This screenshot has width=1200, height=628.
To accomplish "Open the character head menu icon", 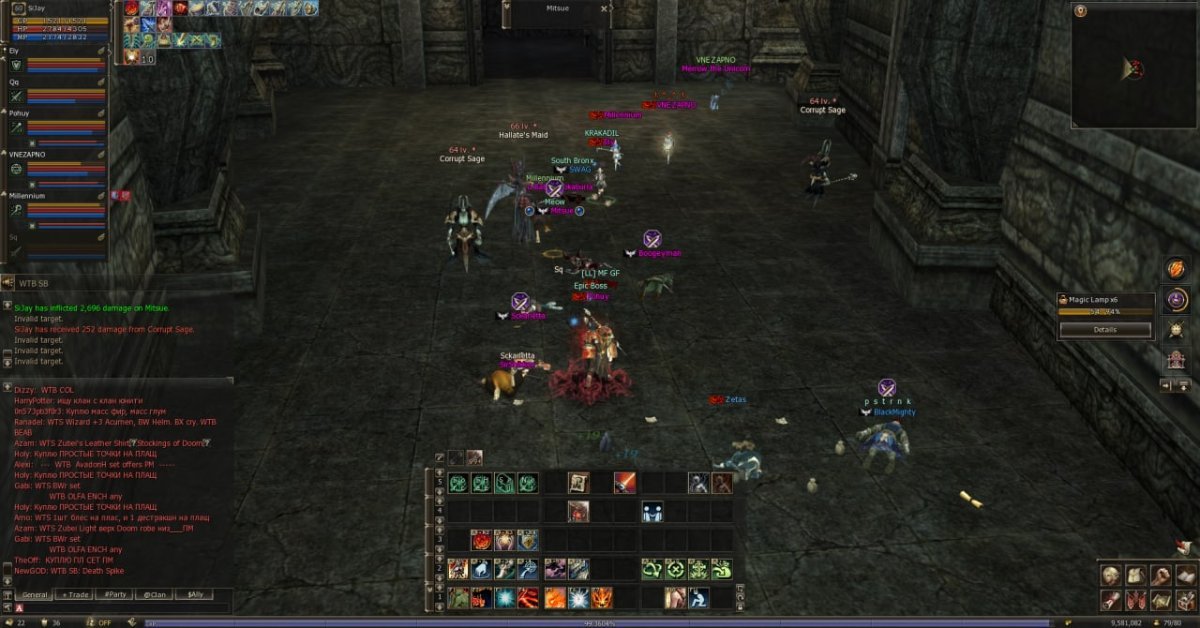I will click(1110, 575).
